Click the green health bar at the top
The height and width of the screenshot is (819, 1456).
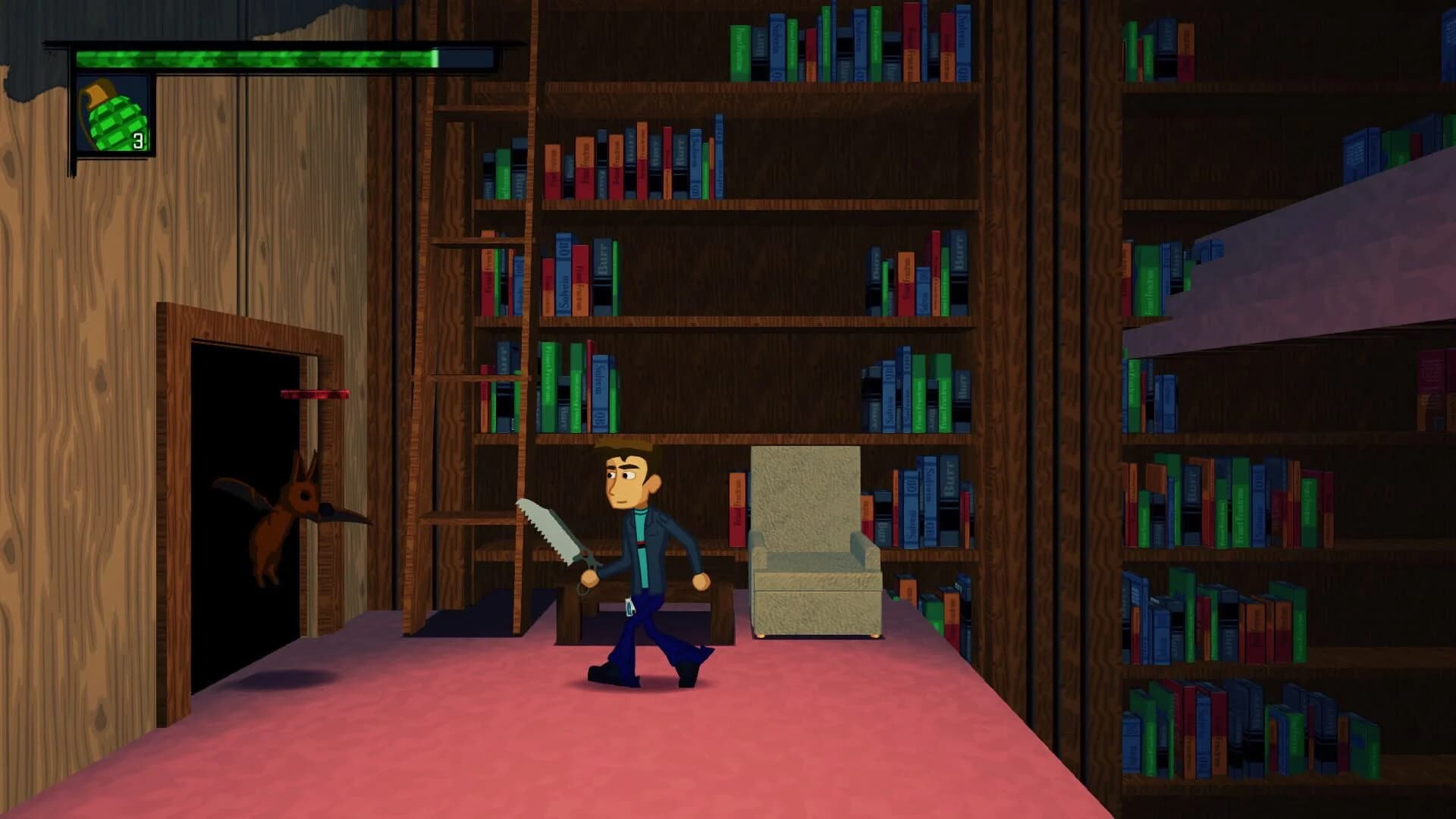[265, 57]
